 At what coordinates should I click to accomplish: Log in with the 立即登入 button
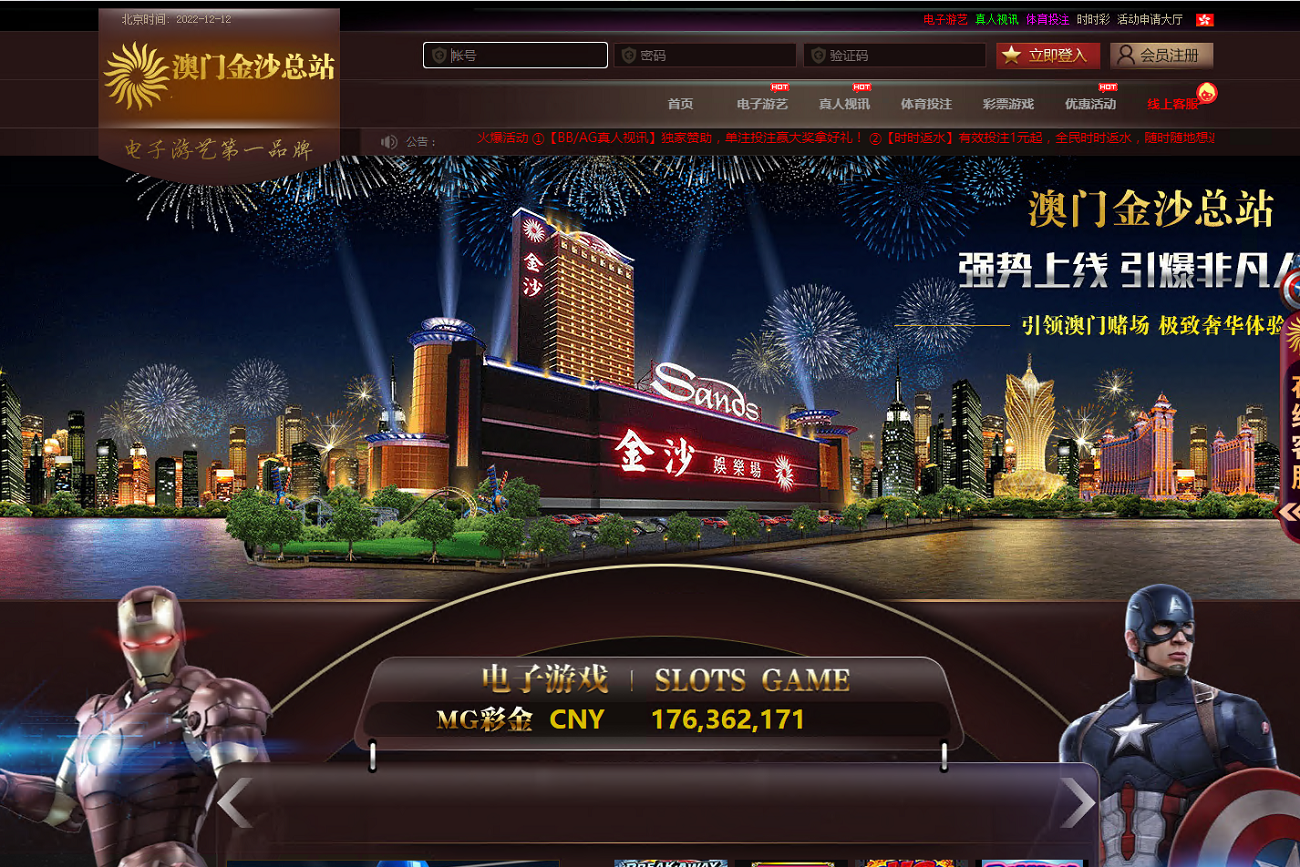(x=1048, y=55)
